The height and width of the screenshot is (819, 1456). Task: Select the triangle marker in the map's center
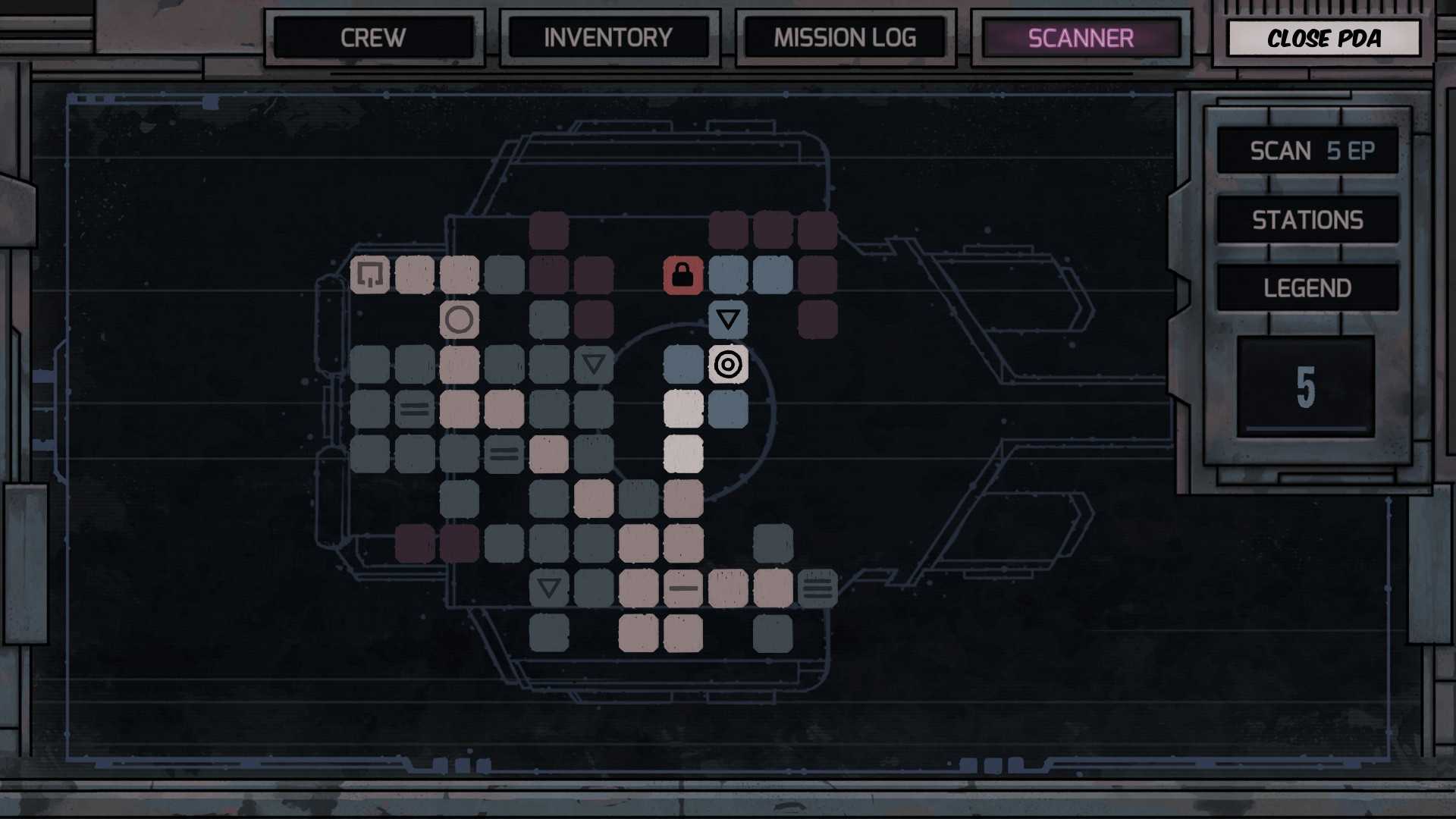tap(594, 365)
